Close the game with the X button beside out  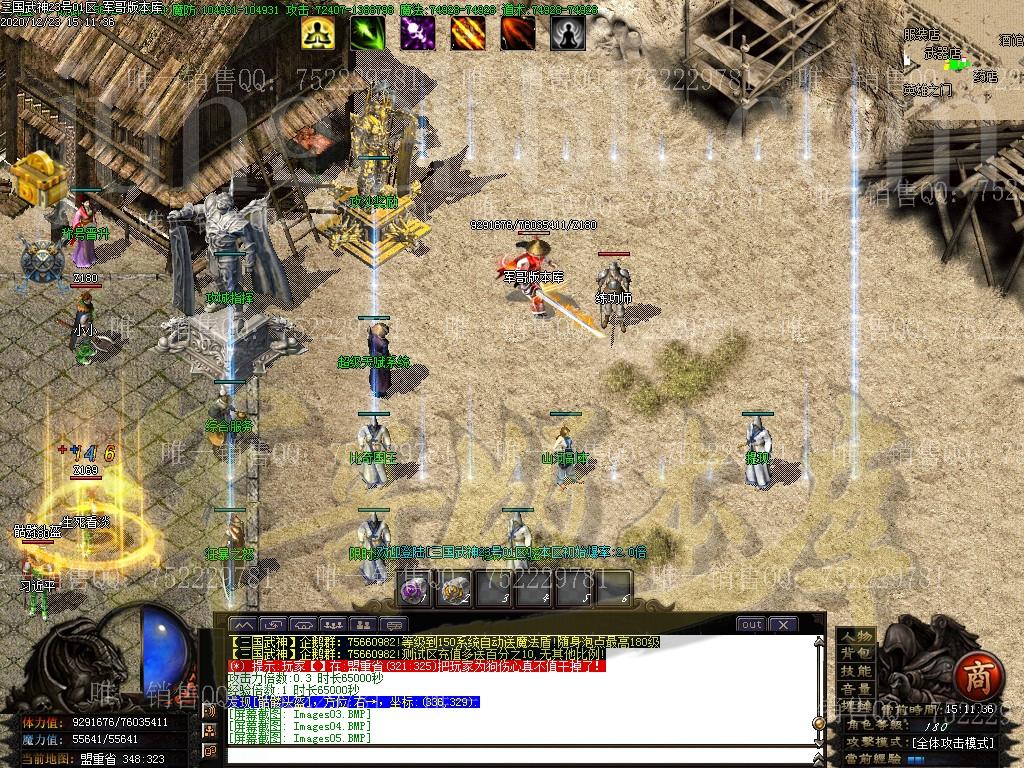click(x=782, y=624)
